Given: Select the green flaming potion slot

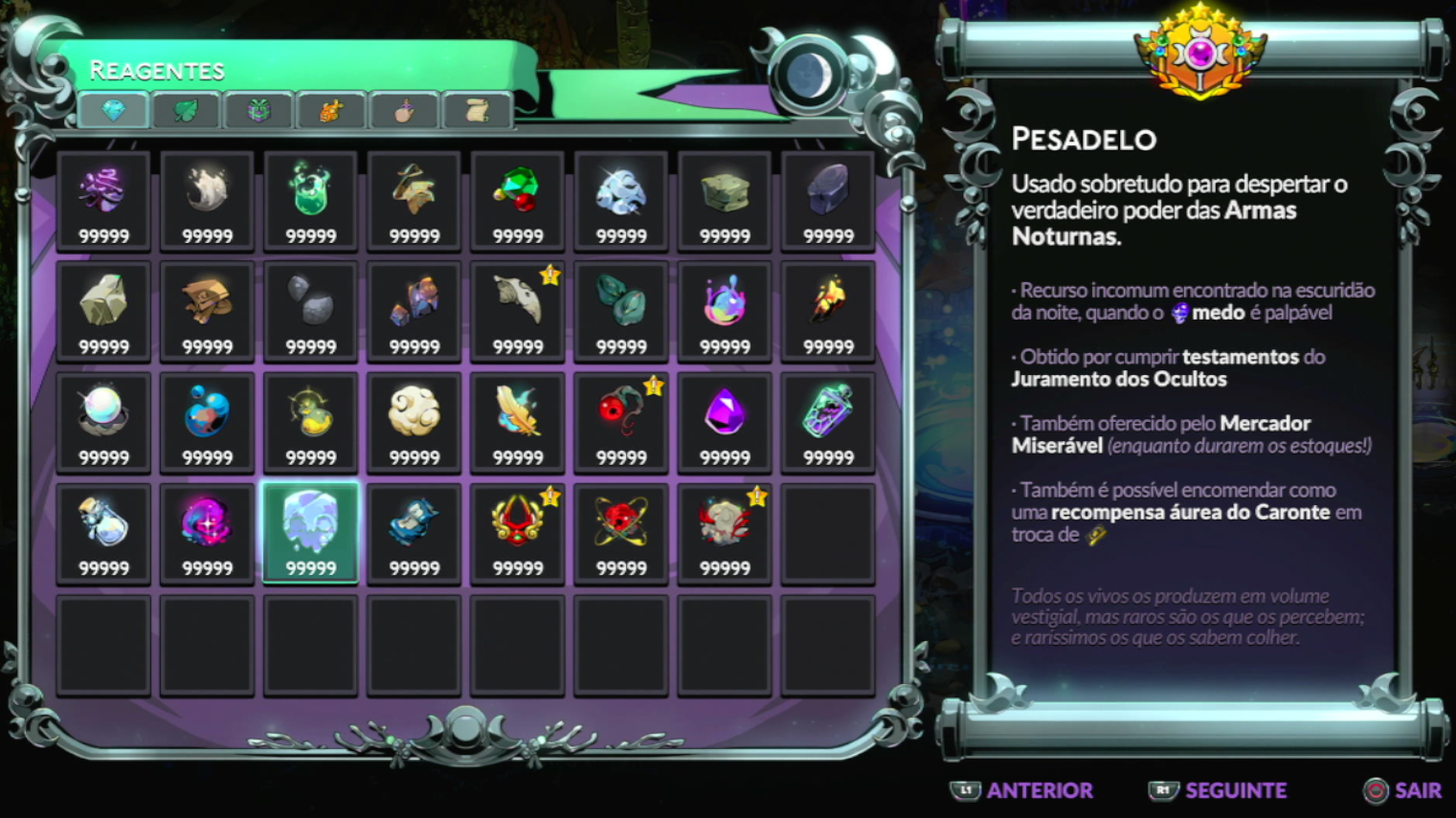Looking at the screenshot, I should click(x=310, y=200).
